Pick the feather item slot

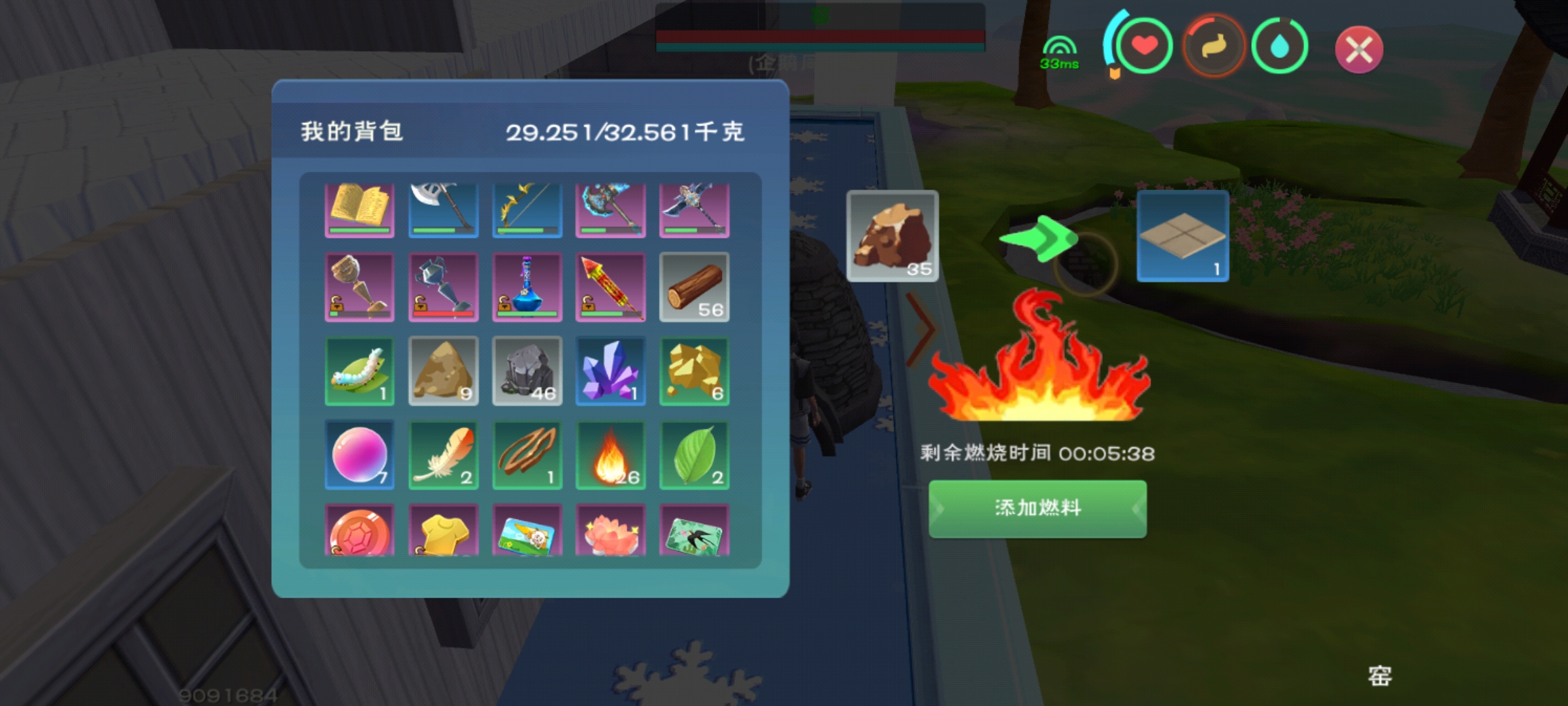click(x=443, y=454)
